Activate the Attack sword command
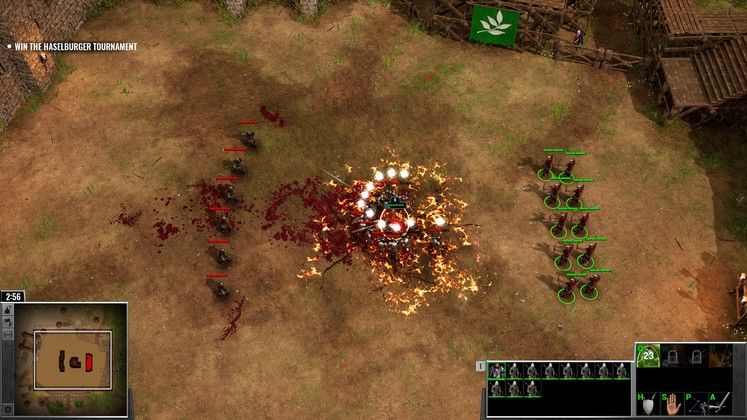The image size is (747, 420). click(723, 404)
